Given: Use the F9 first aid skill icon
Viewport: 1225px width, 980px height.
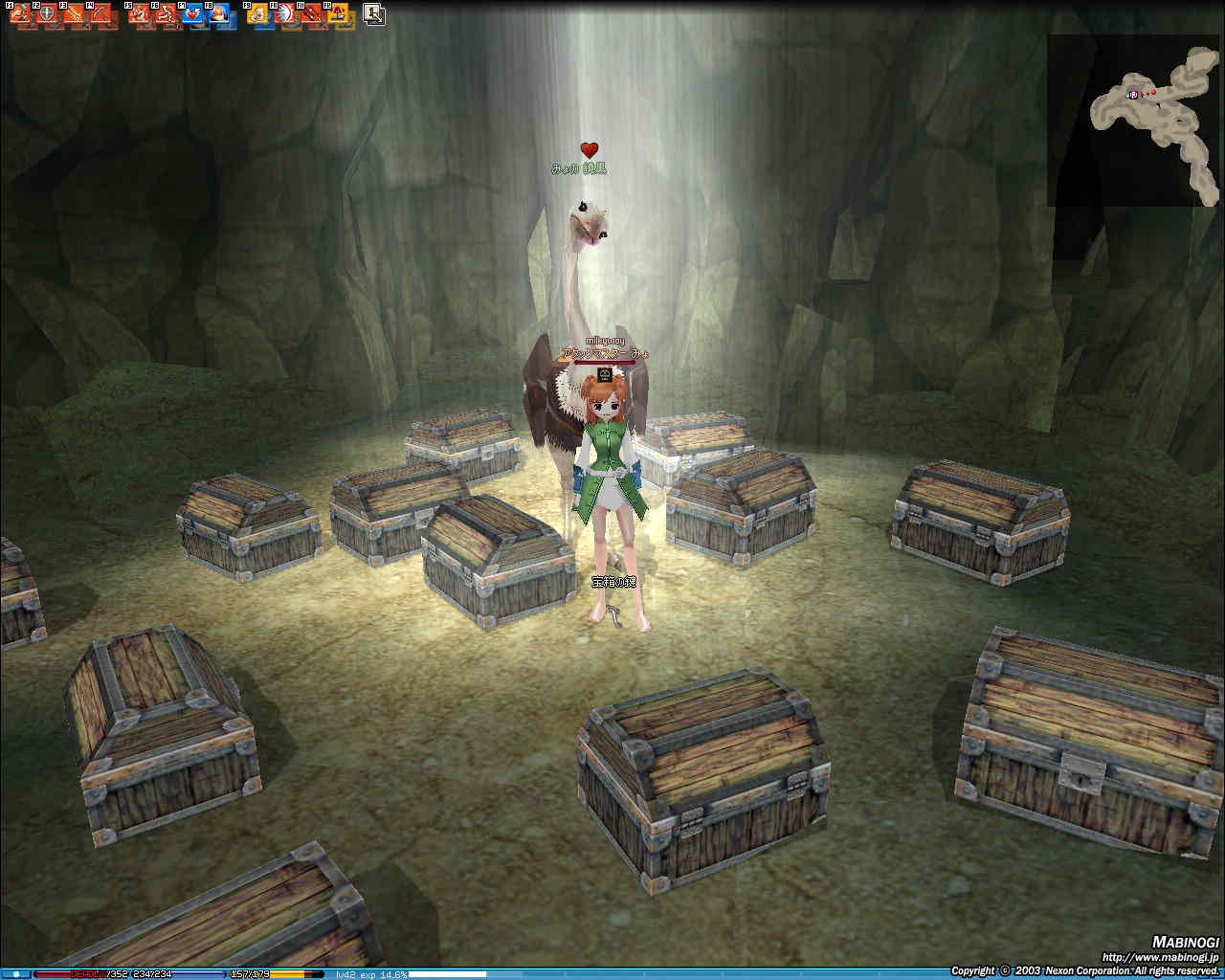Looking at the screenshot, I should [x=257, y=15].
